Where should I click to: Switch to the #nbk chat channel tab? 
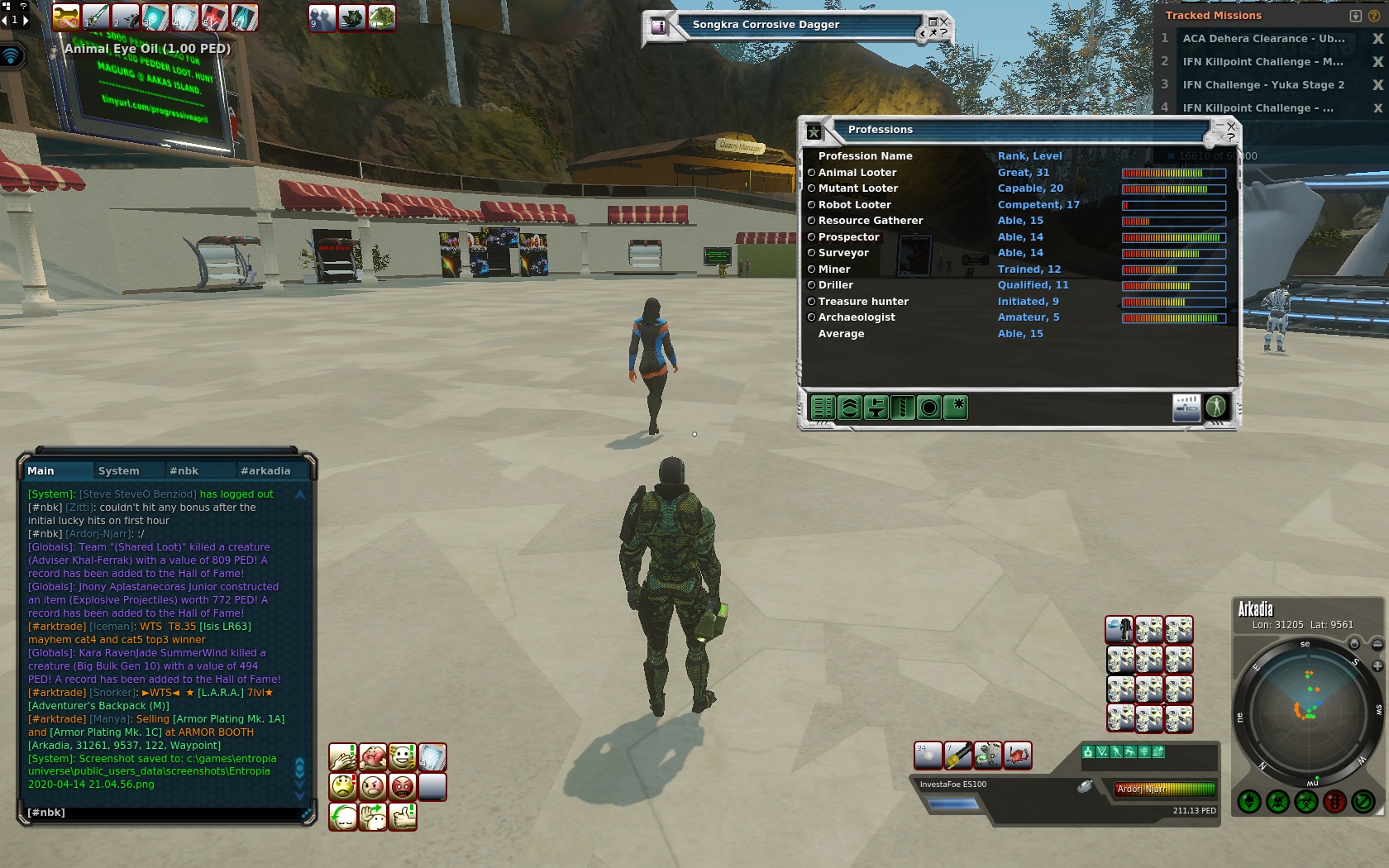point(184,471)
